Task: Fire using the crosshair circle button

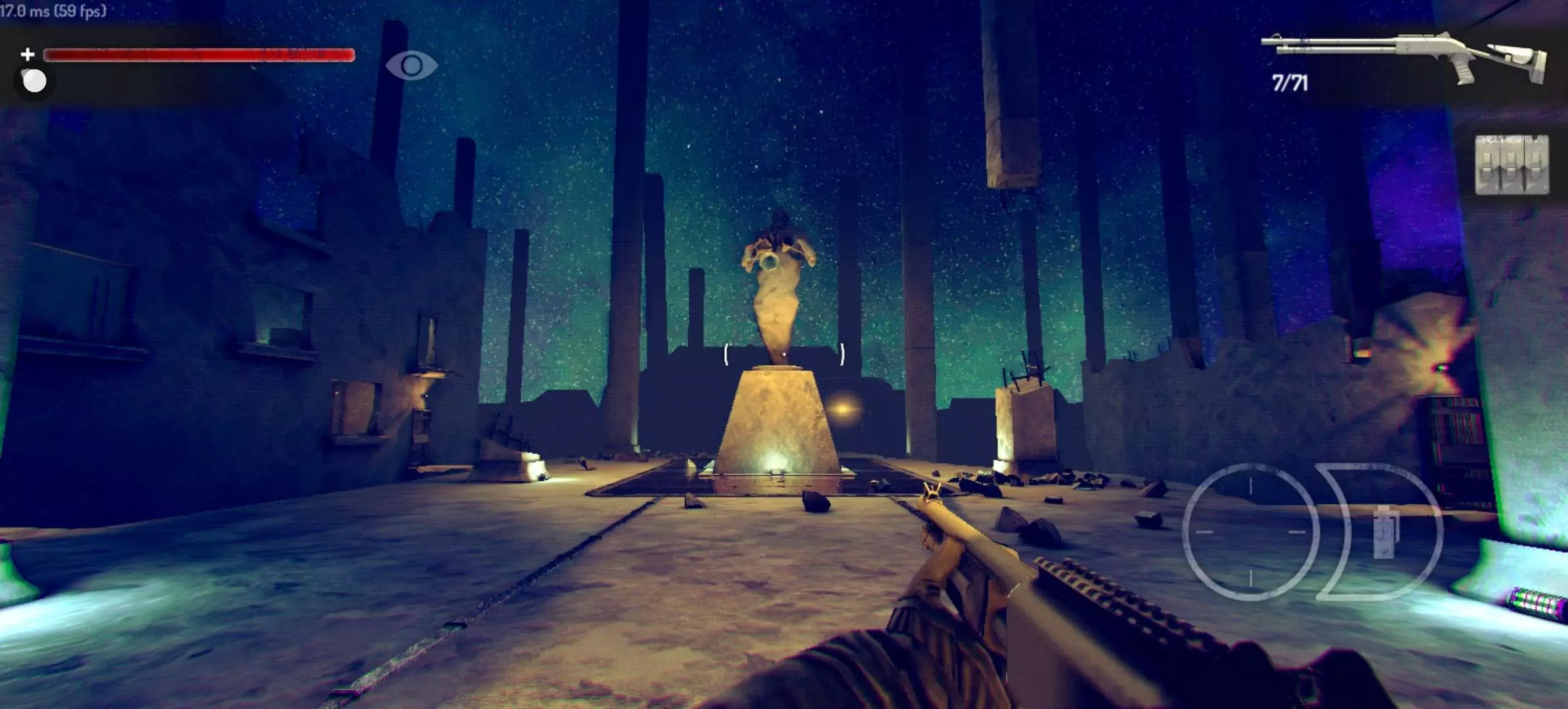Action: [1250, 532]
